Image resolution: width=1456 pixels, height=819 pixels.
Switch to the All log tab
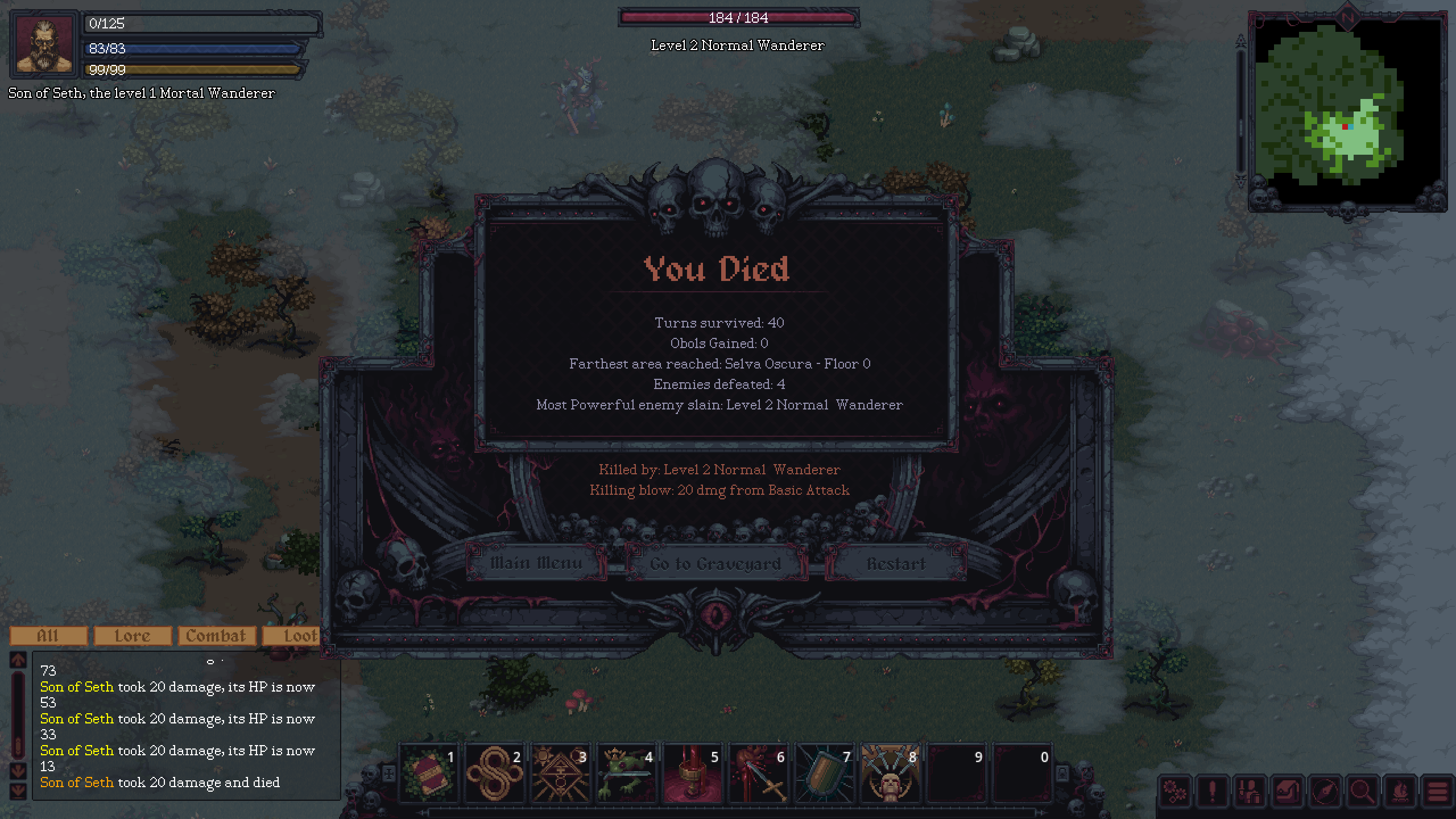point(48,636)
